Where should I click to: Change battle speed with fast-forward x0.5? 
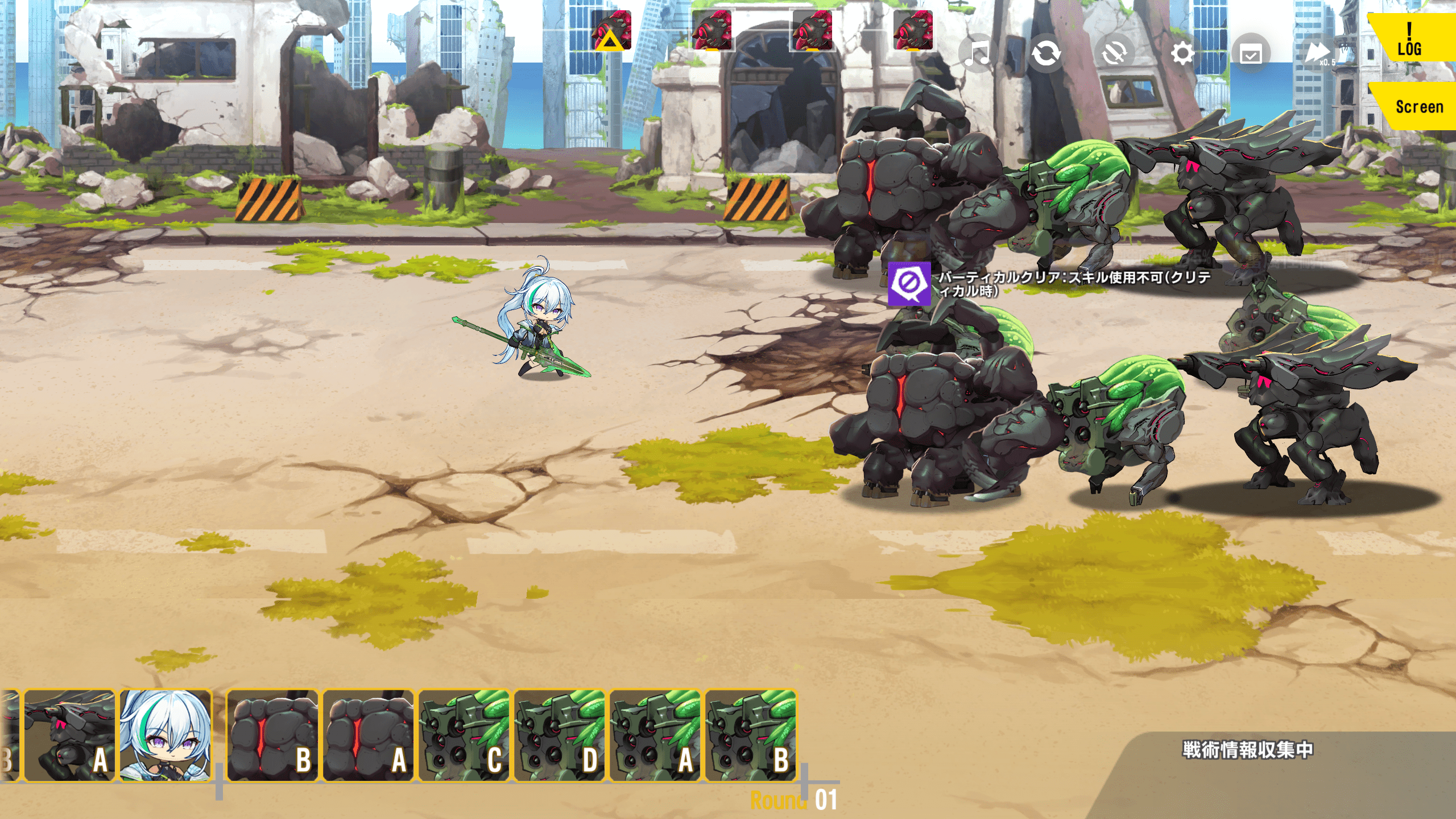(x=1318, y=54)
